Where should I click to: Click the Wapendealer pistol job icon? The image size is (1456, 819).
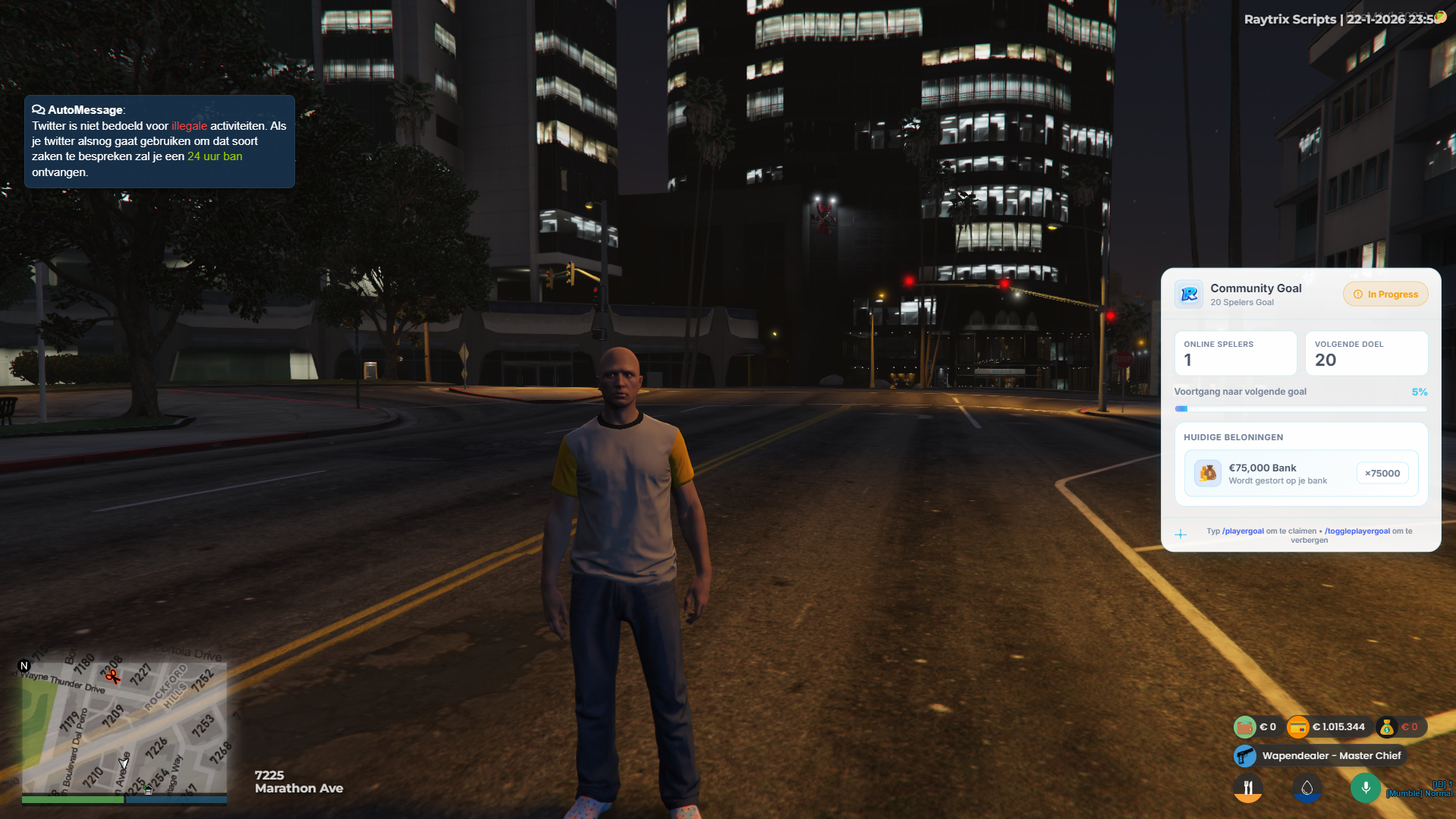click(x=1245, y=756)
